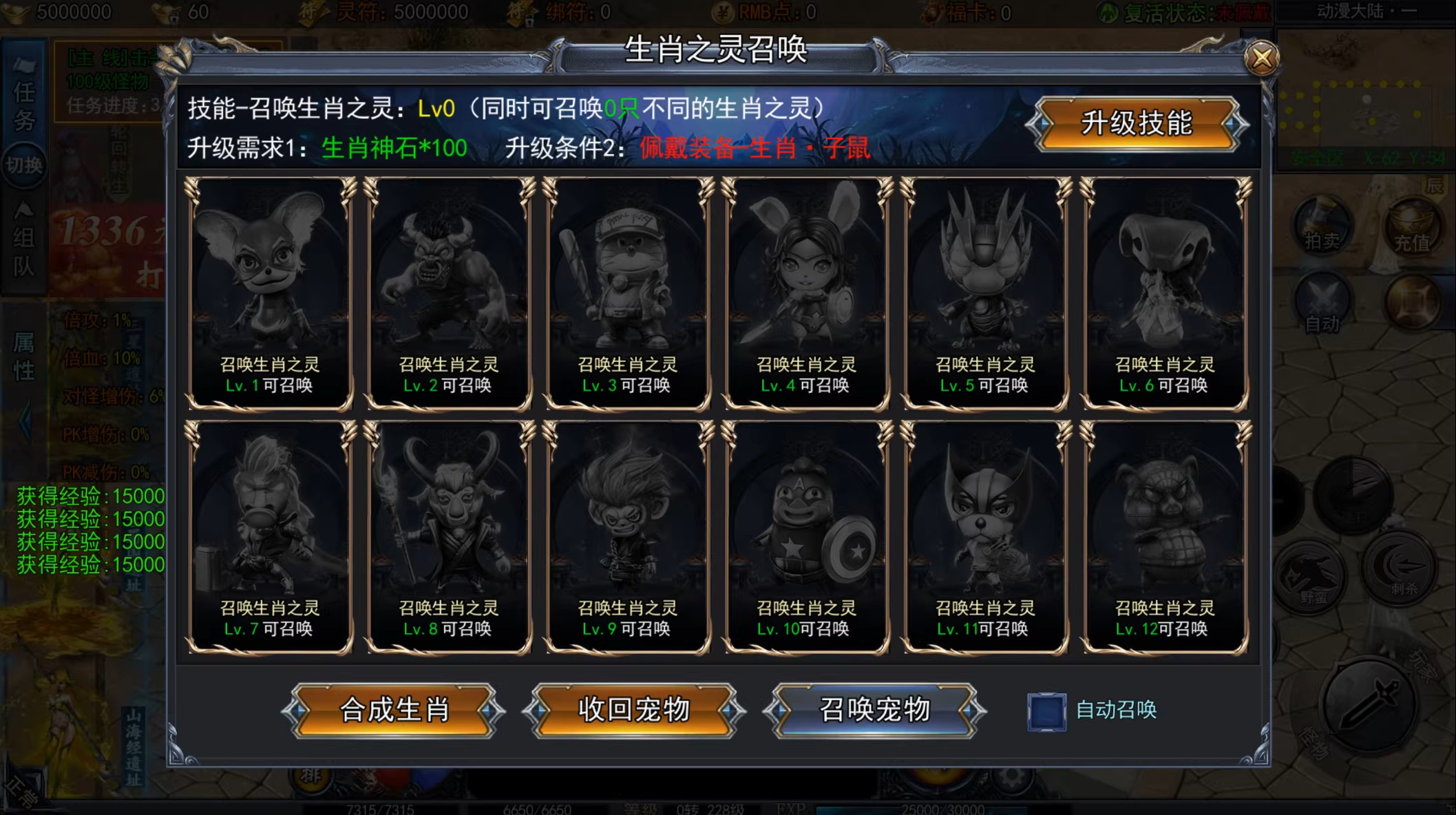Select the Lv. 1 rat zodiac card

click(269, 294)
